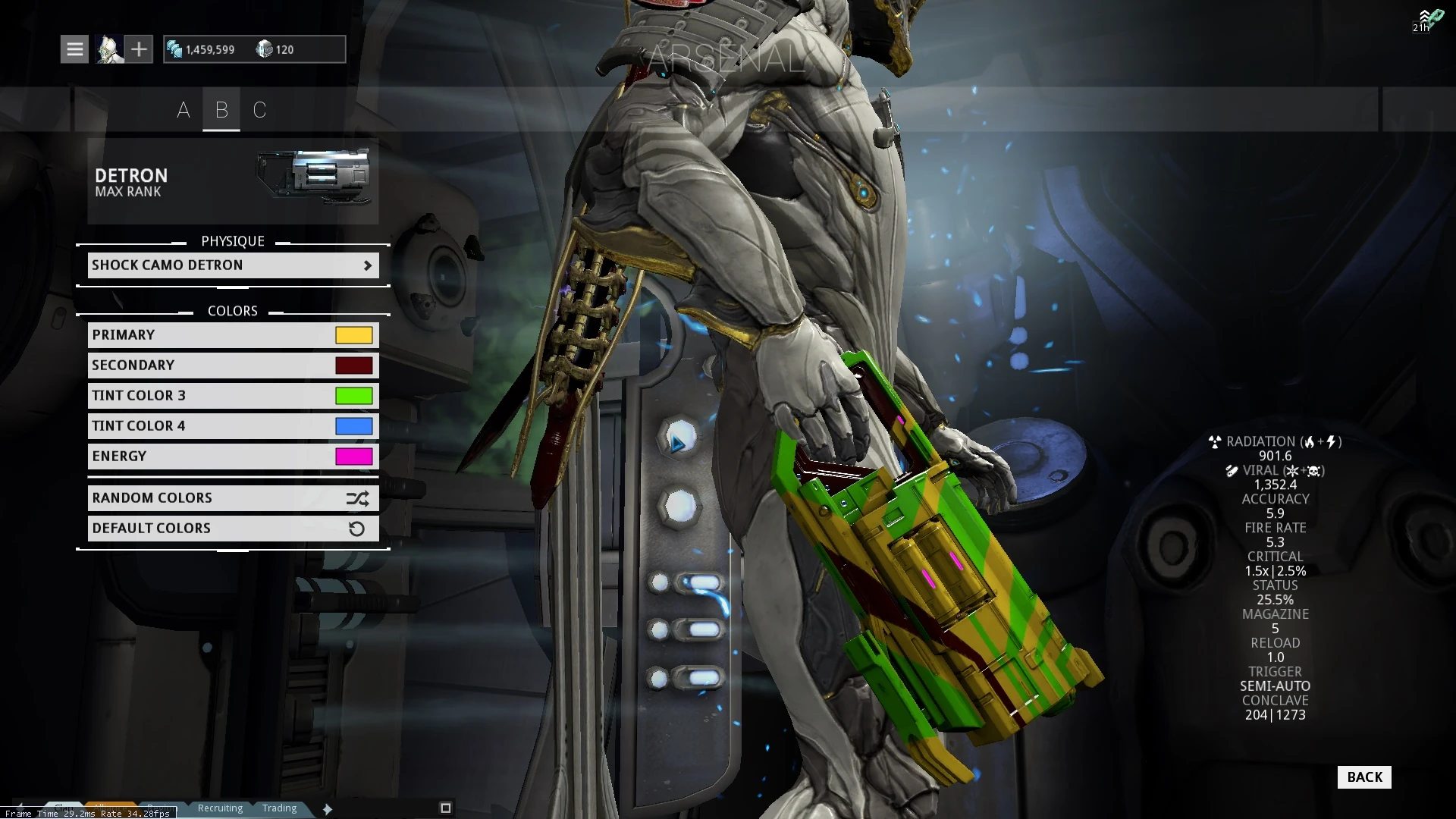
Task: Click the plus icon beside the avatar
Action: (x=140, y=49)
